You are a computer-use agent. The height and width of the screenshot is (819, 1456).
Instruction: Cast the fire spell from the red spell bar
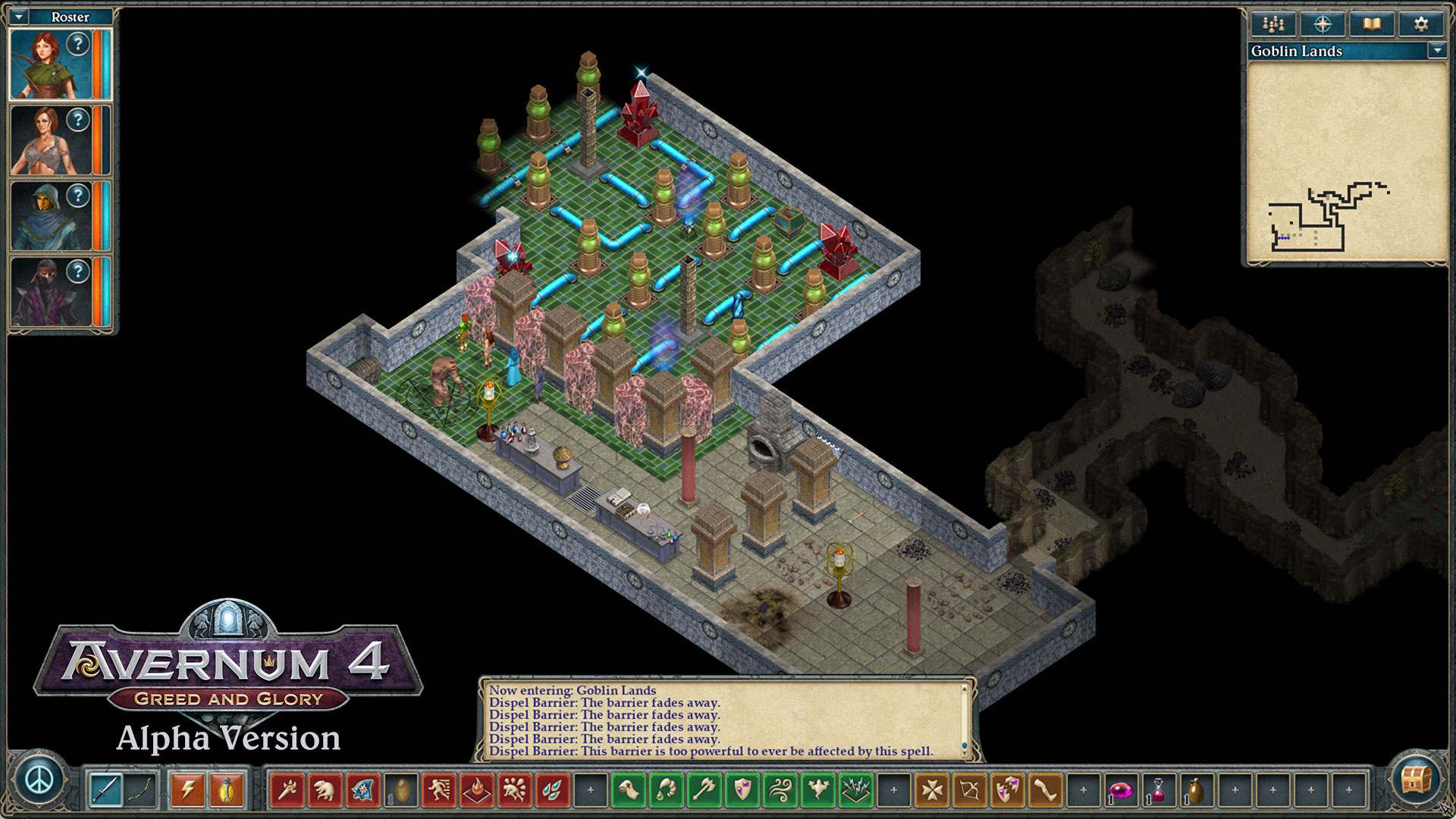pos(478,791)
